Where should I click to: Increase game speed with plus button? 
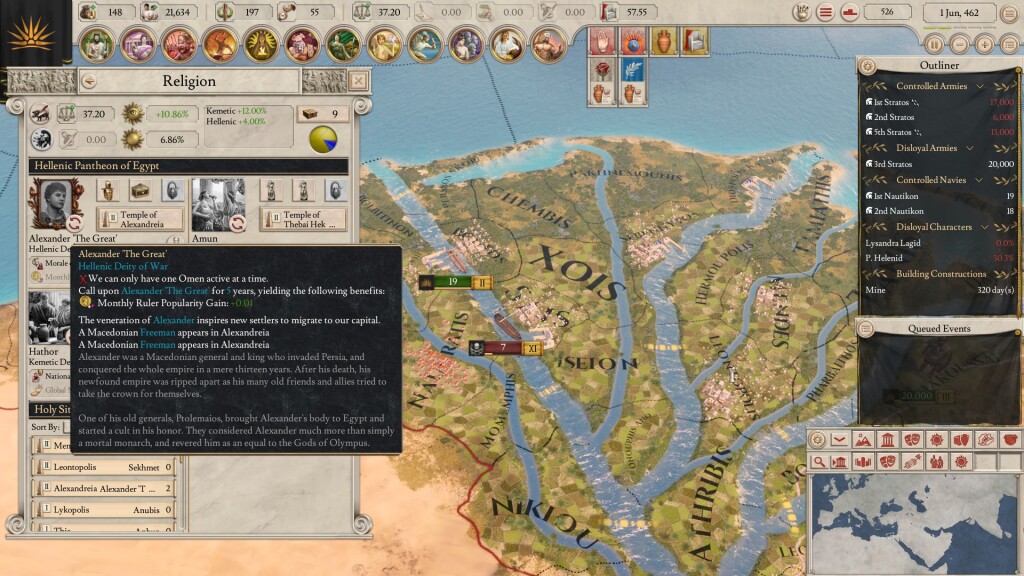click(x=984, y=44)
